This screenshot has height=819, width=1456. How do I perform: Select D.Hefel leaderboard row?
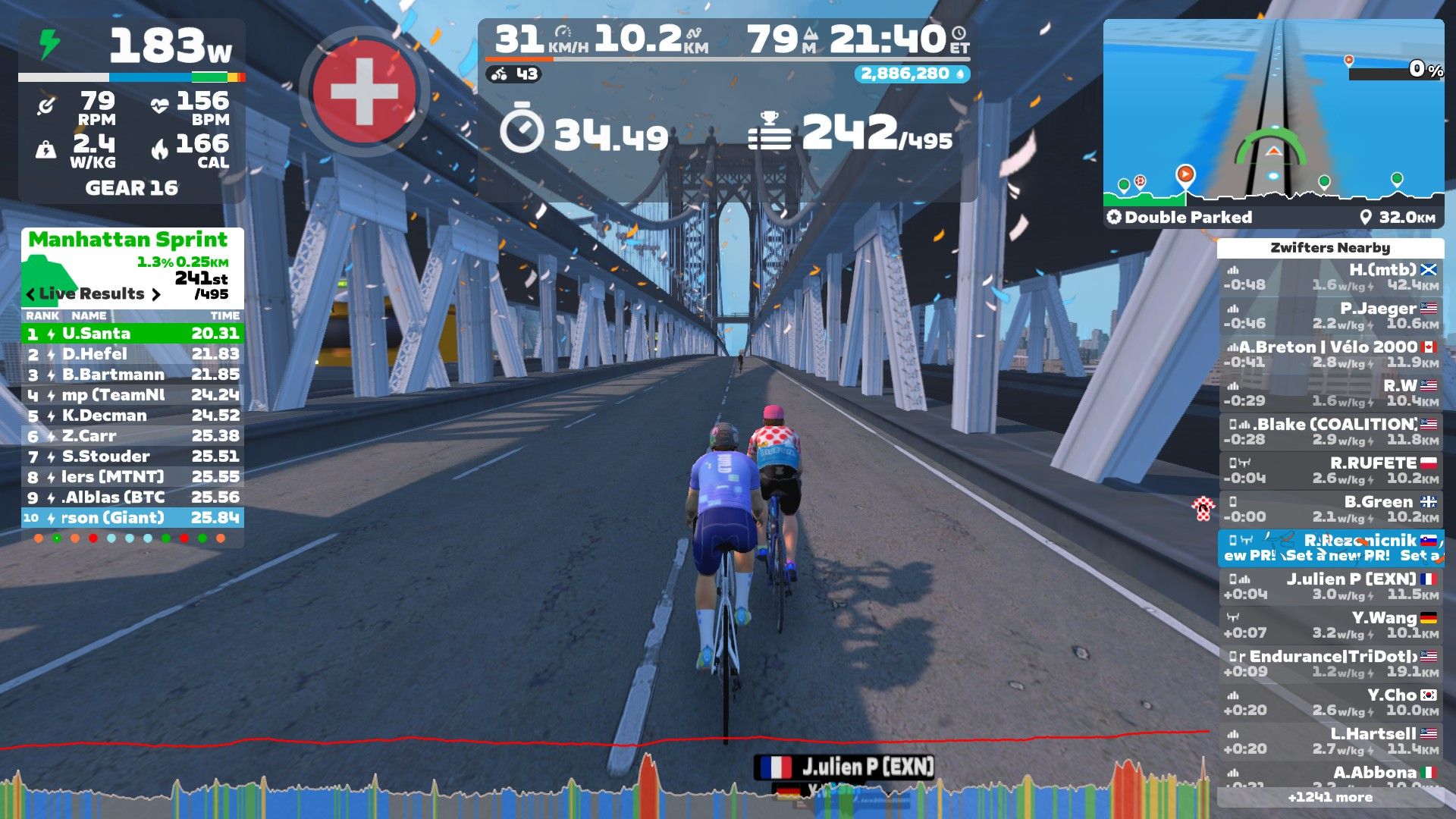(133, 354)
